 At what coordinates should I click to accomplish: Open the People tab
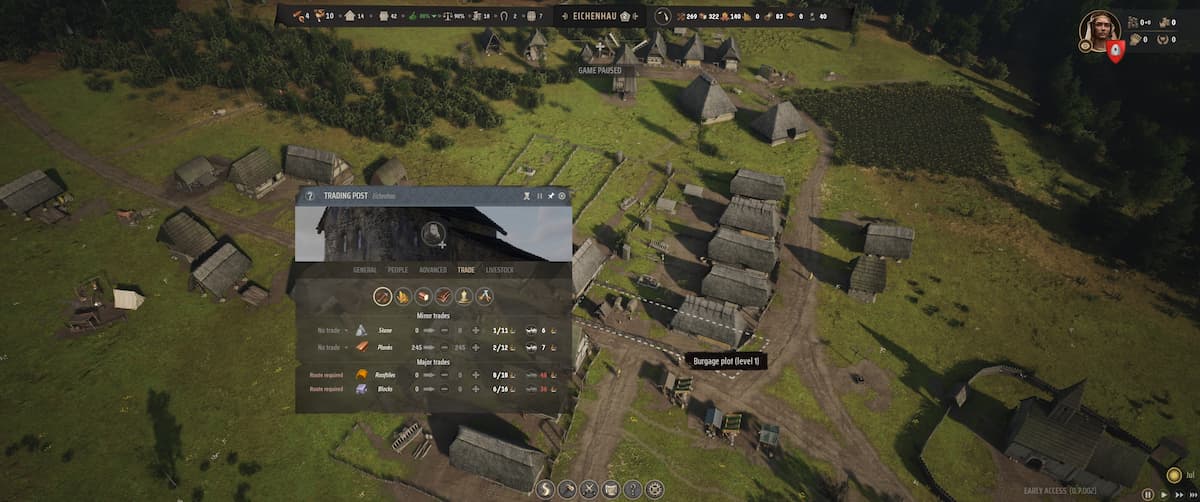398,270
